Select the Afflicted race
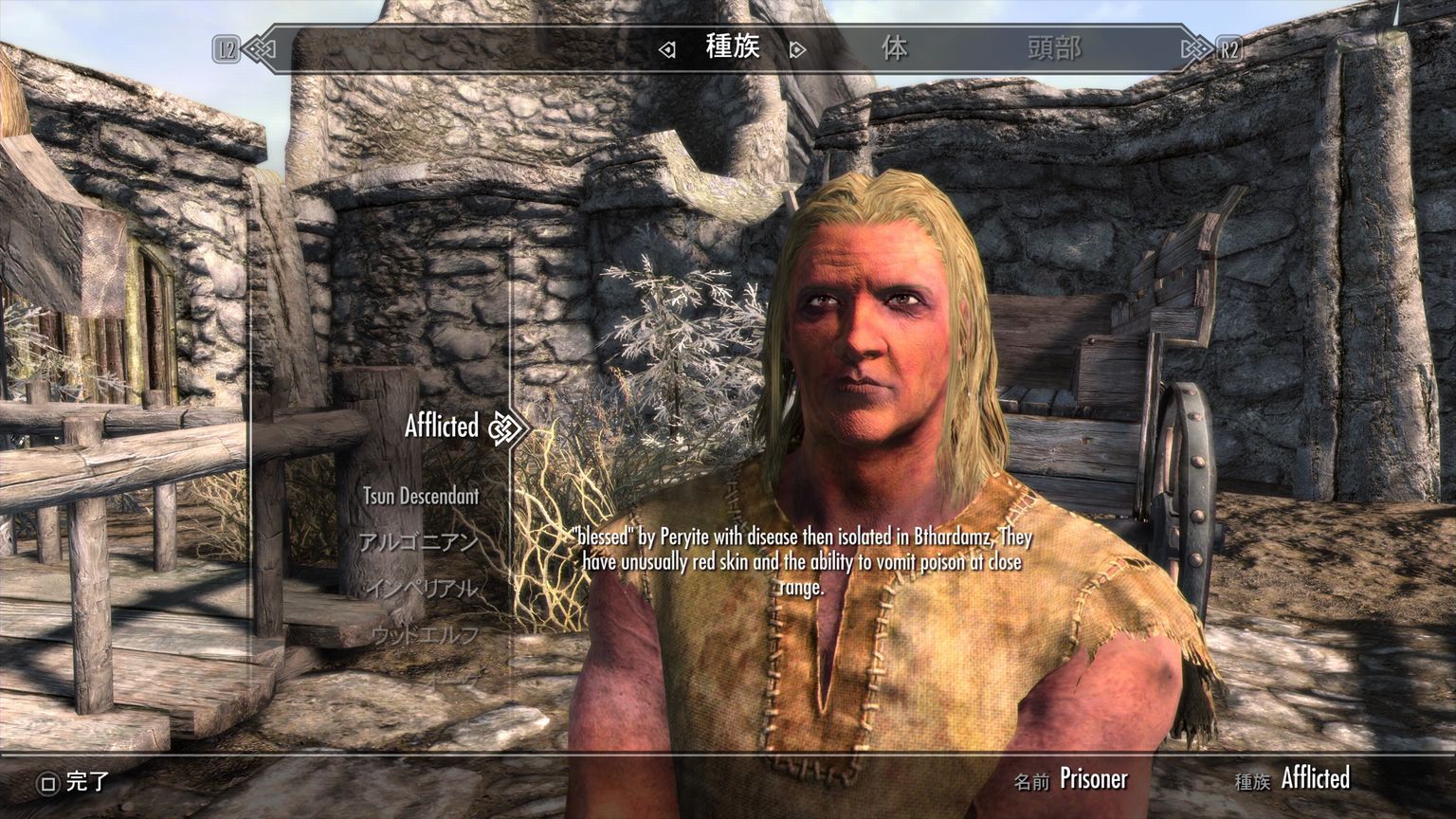 click(x=442, y=428)
